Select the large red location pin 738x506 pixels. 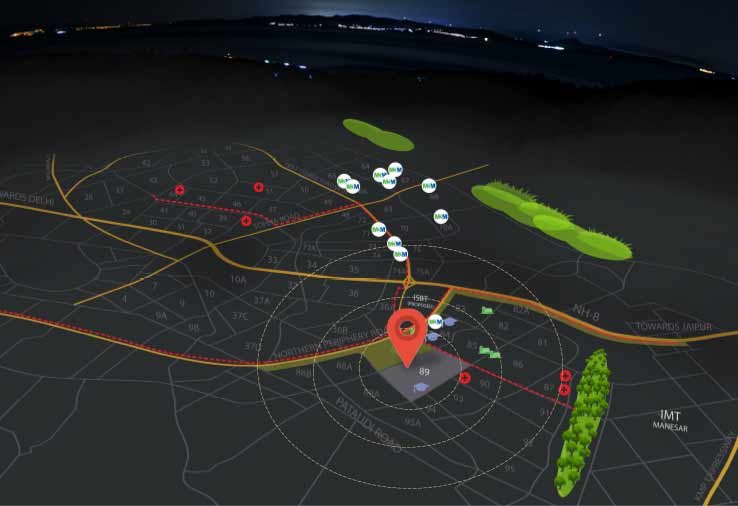click(x=405, y=332)
